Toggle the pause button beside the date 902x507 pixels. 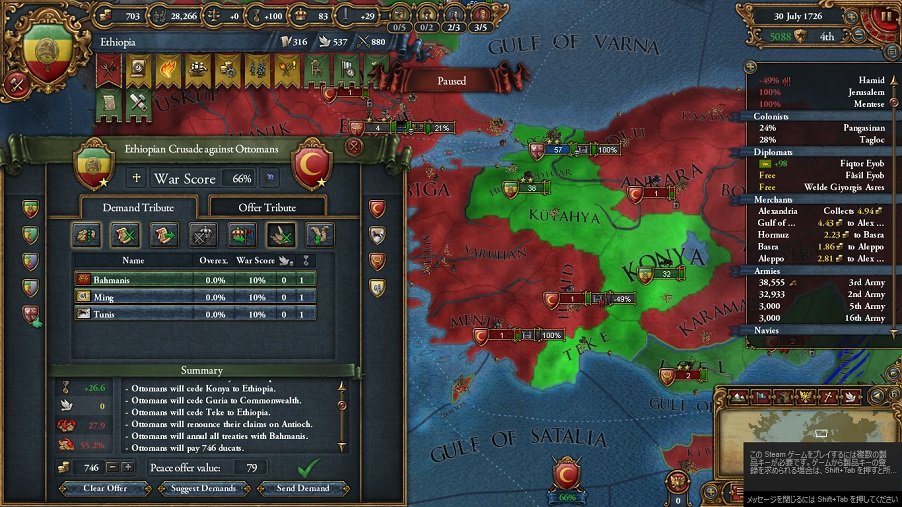click(886, 18)
